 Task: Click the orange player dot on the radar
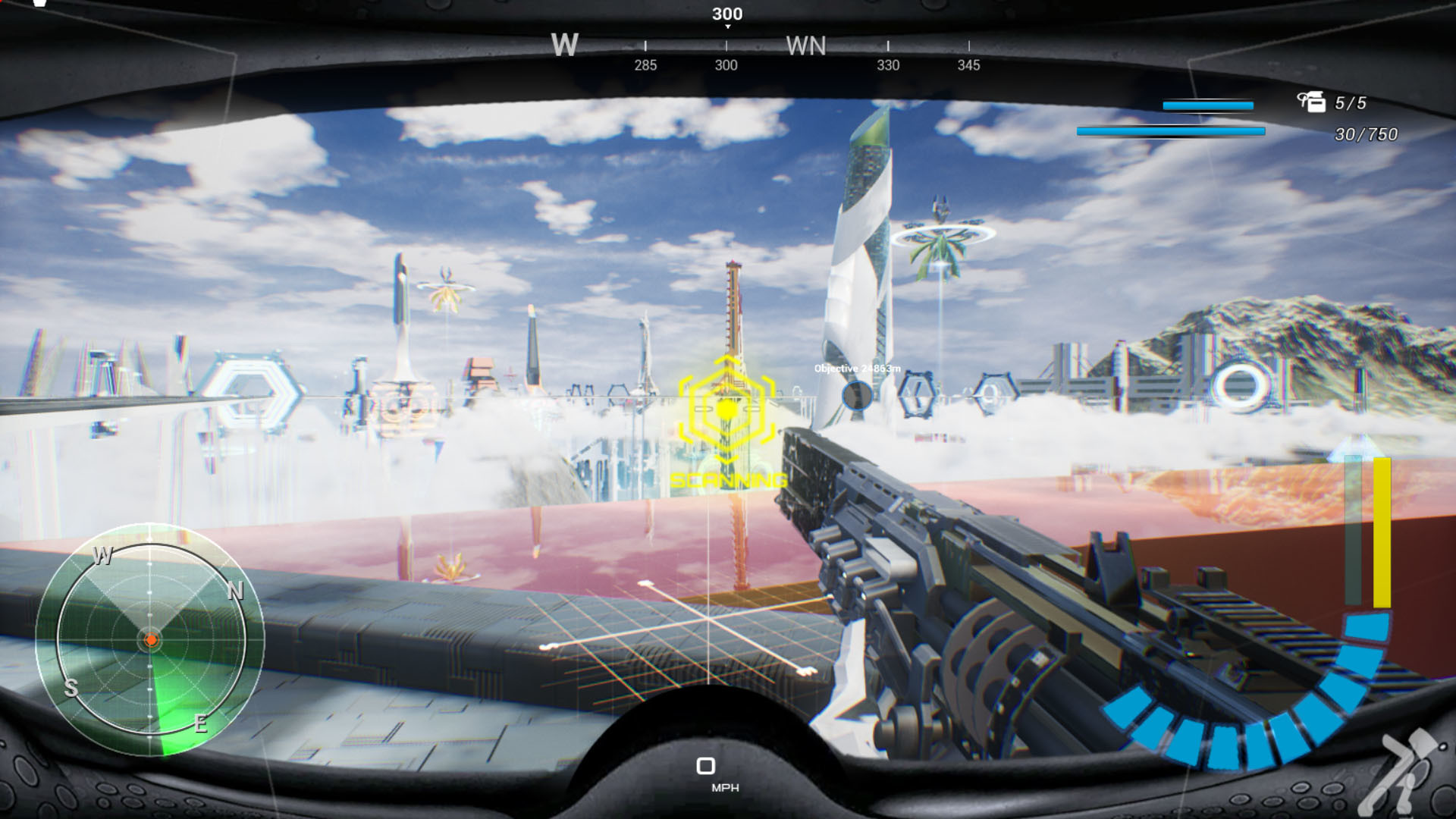coord(152,639)
